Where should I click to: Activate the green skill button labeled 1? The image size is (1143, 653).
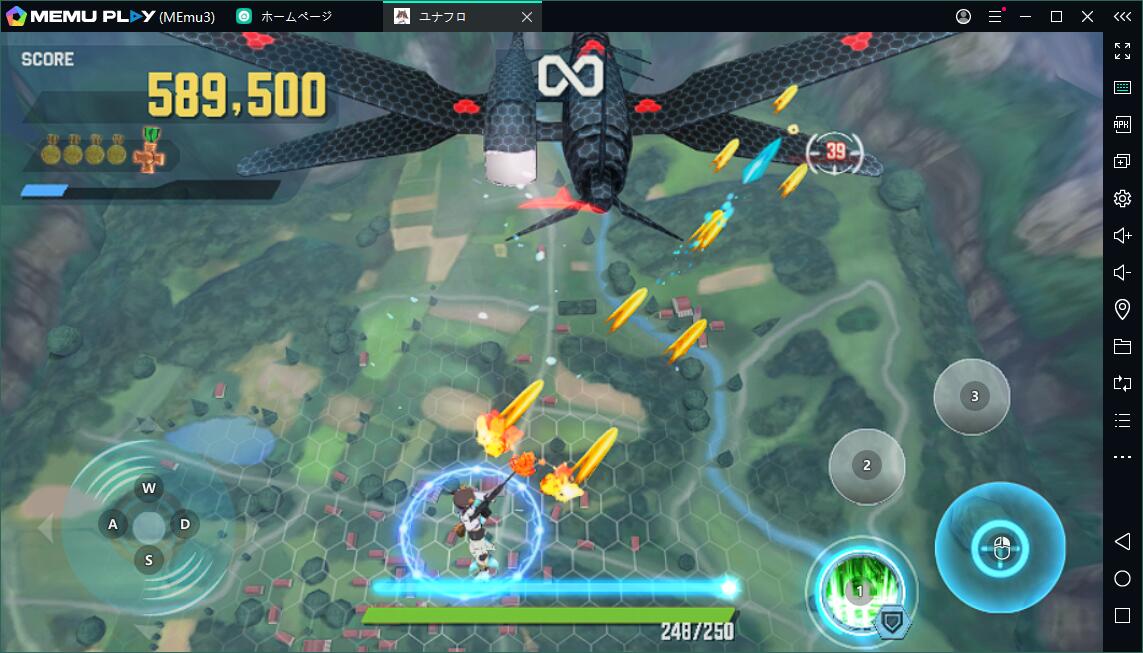(x=858, y=592)
